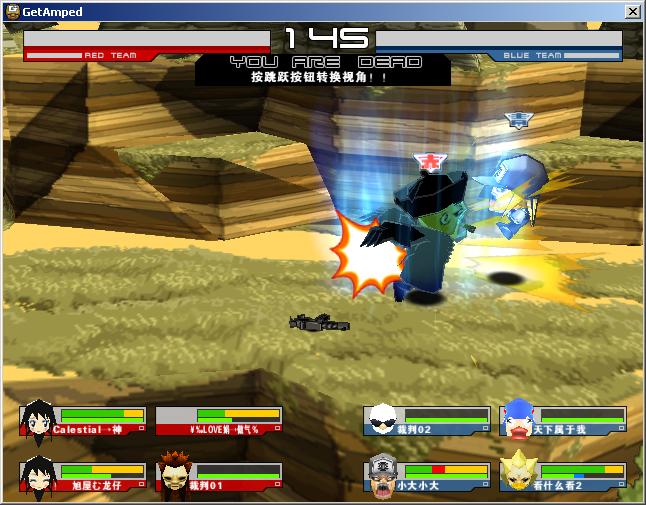Click the 小大小大 player panel
This screenshot has height=505, width=646.
coord(427,477)
